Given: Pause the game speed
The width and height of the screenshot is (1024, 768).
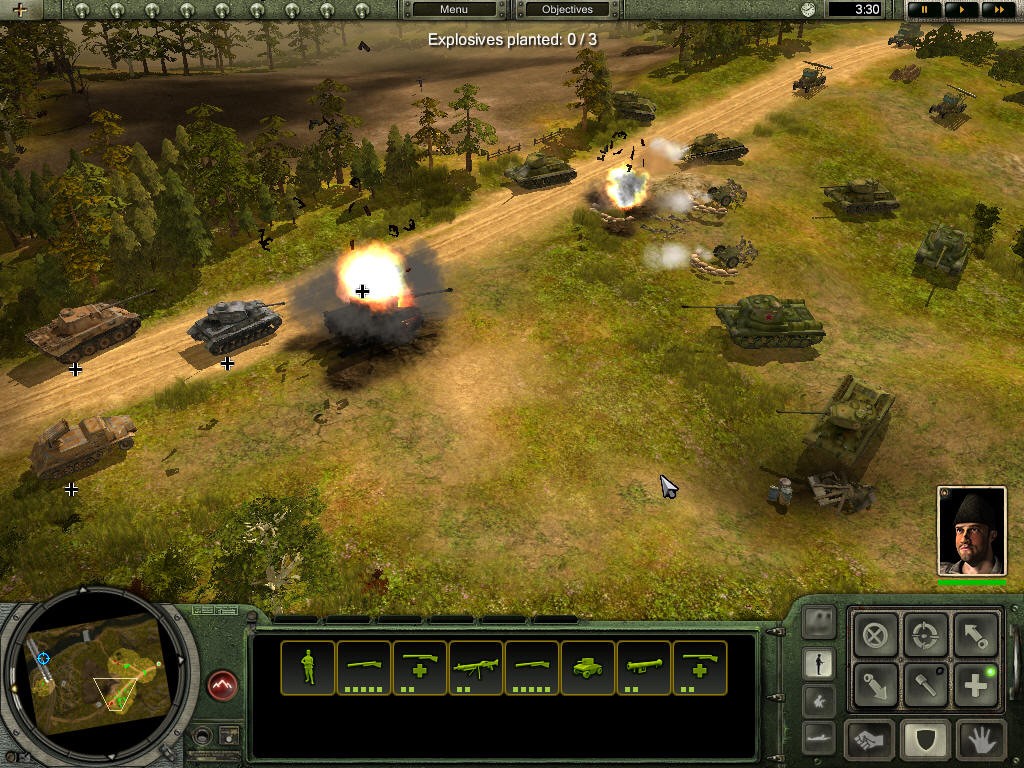Looking at the screenshot, I should click(x=925, y=10).
